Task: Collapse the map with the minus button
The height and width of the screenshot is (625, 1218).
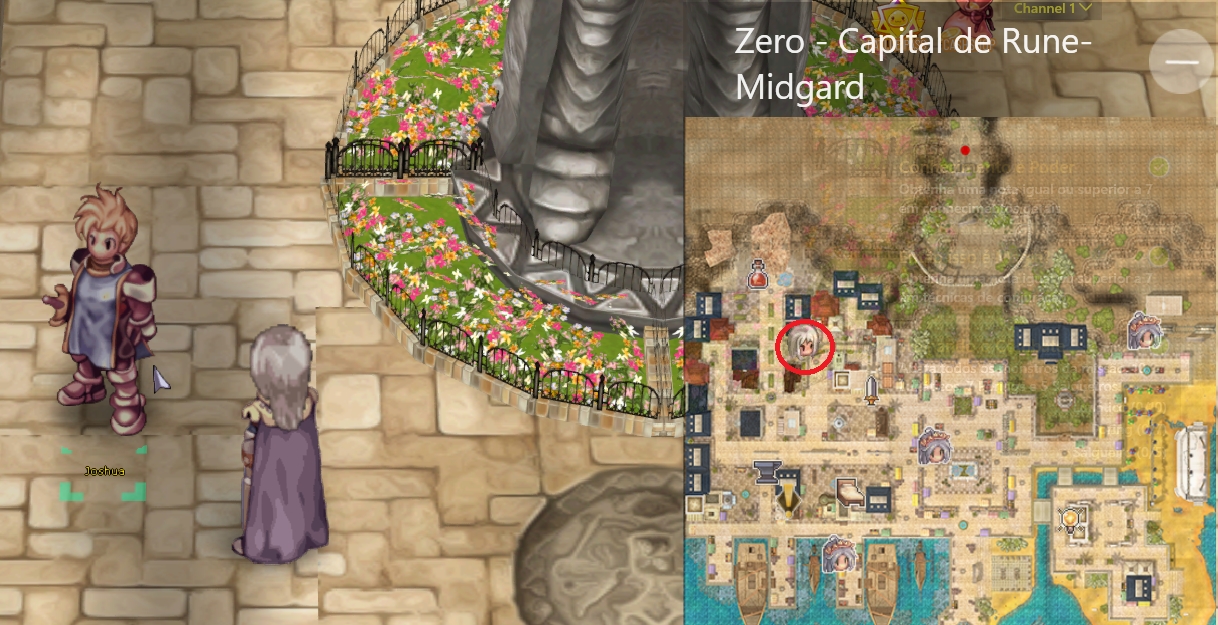Action: (x=1181, y=61)
